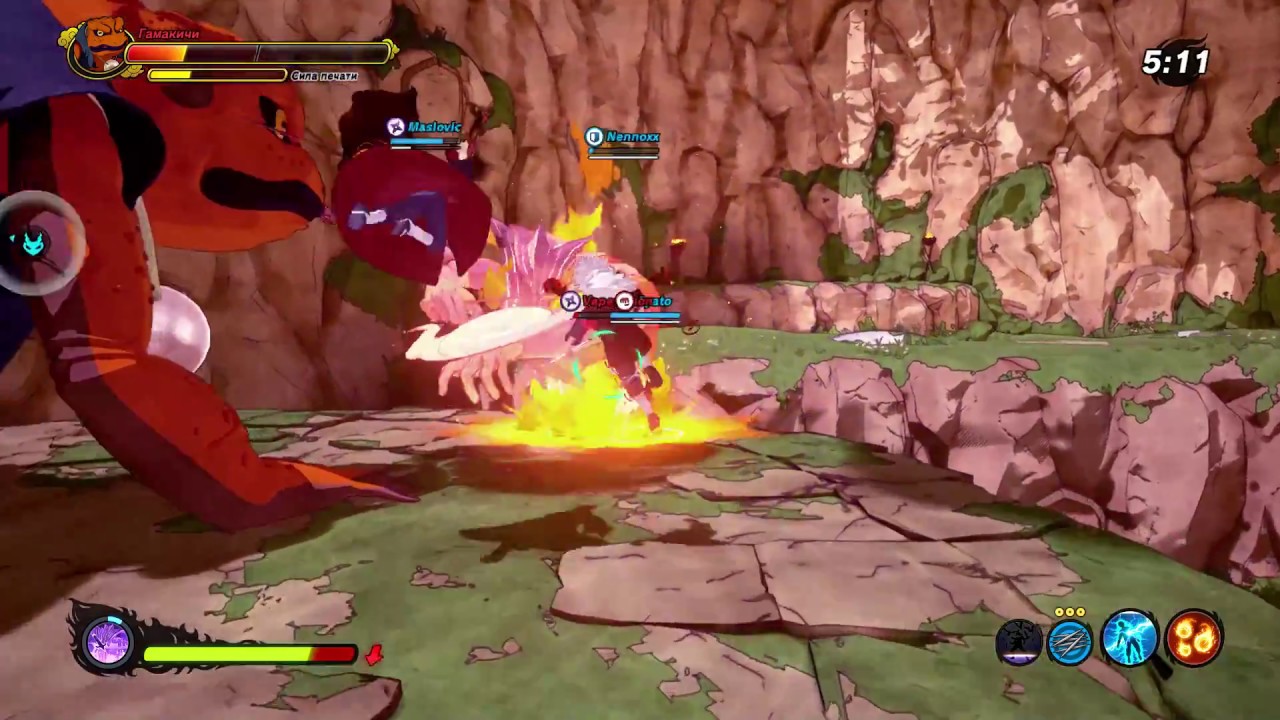Click the Nennoxx player name tag

click(634, 136)
